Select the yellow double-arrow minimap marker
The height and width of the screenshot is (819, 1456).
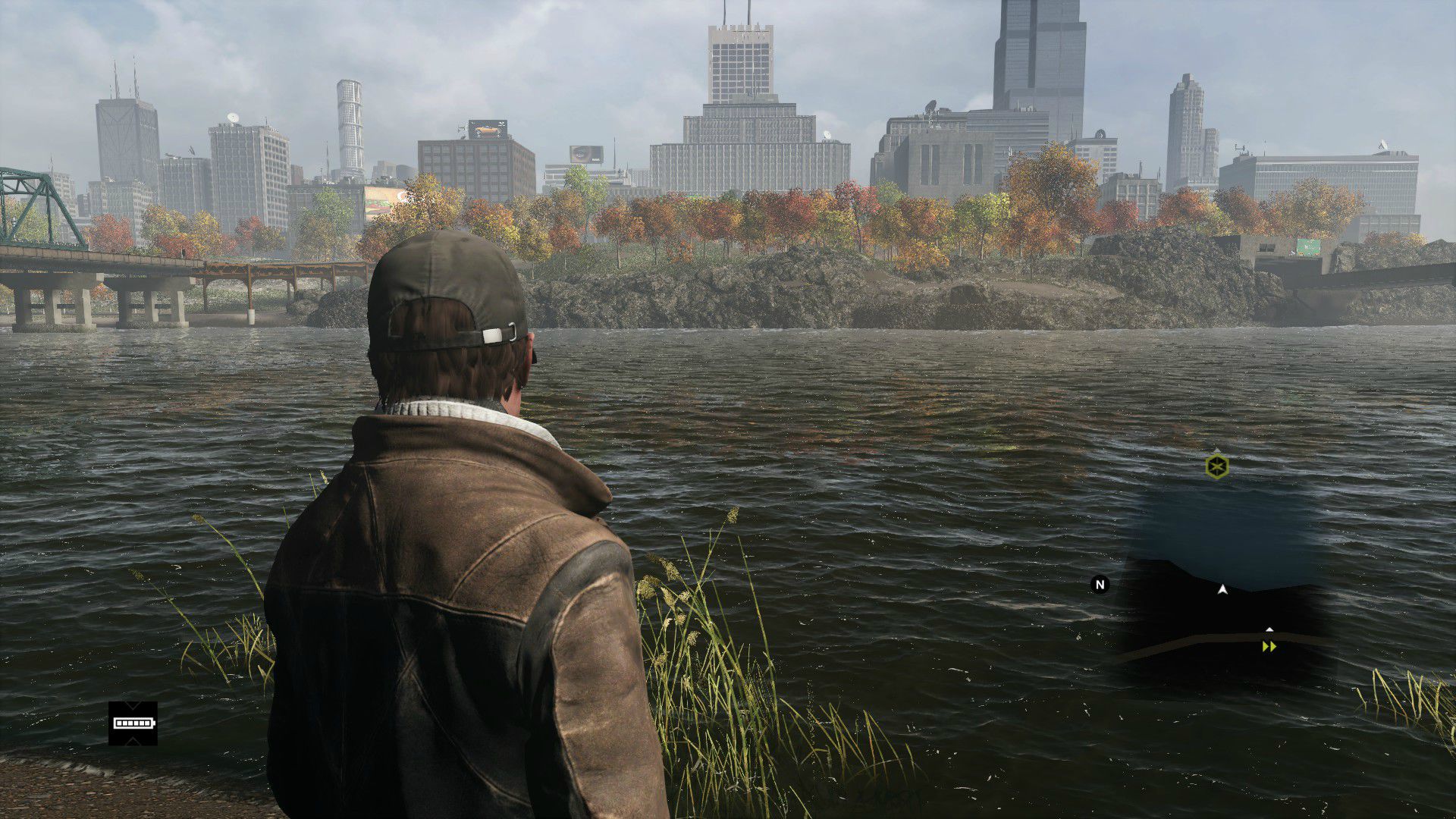(x=1269, y=647)
